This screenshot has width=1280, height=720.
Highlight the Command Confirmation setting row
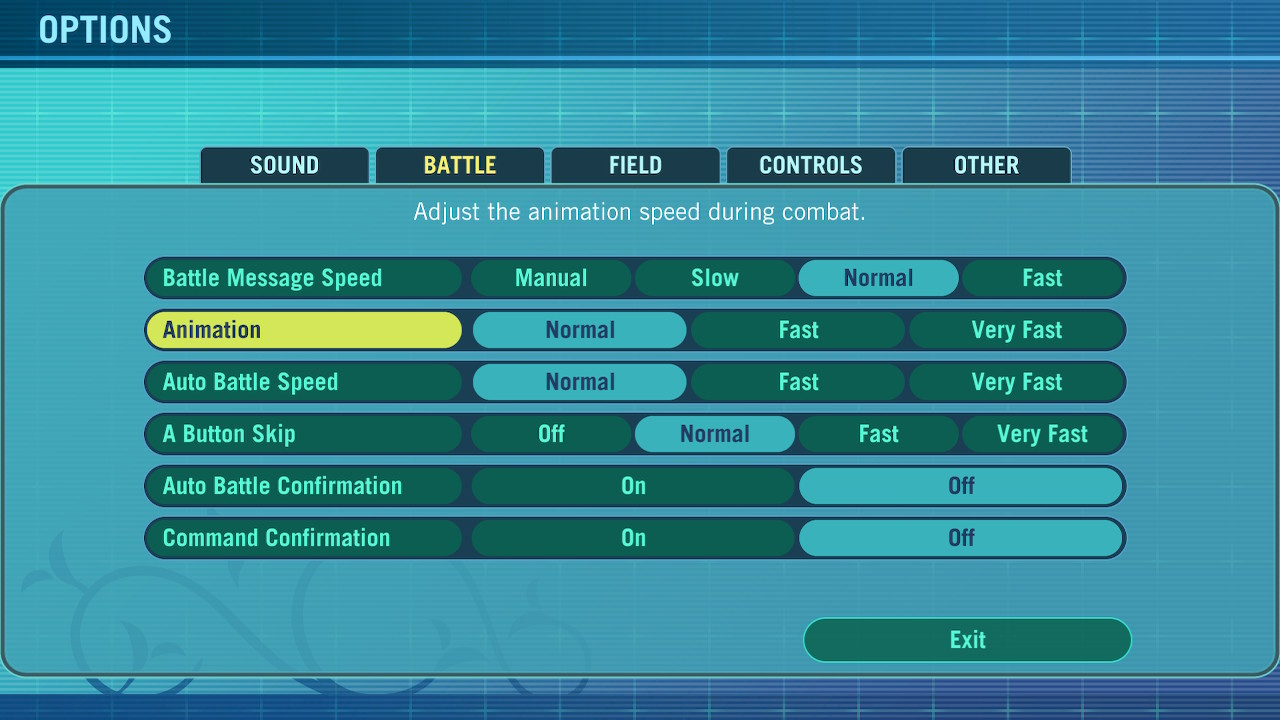coord(302,538)
